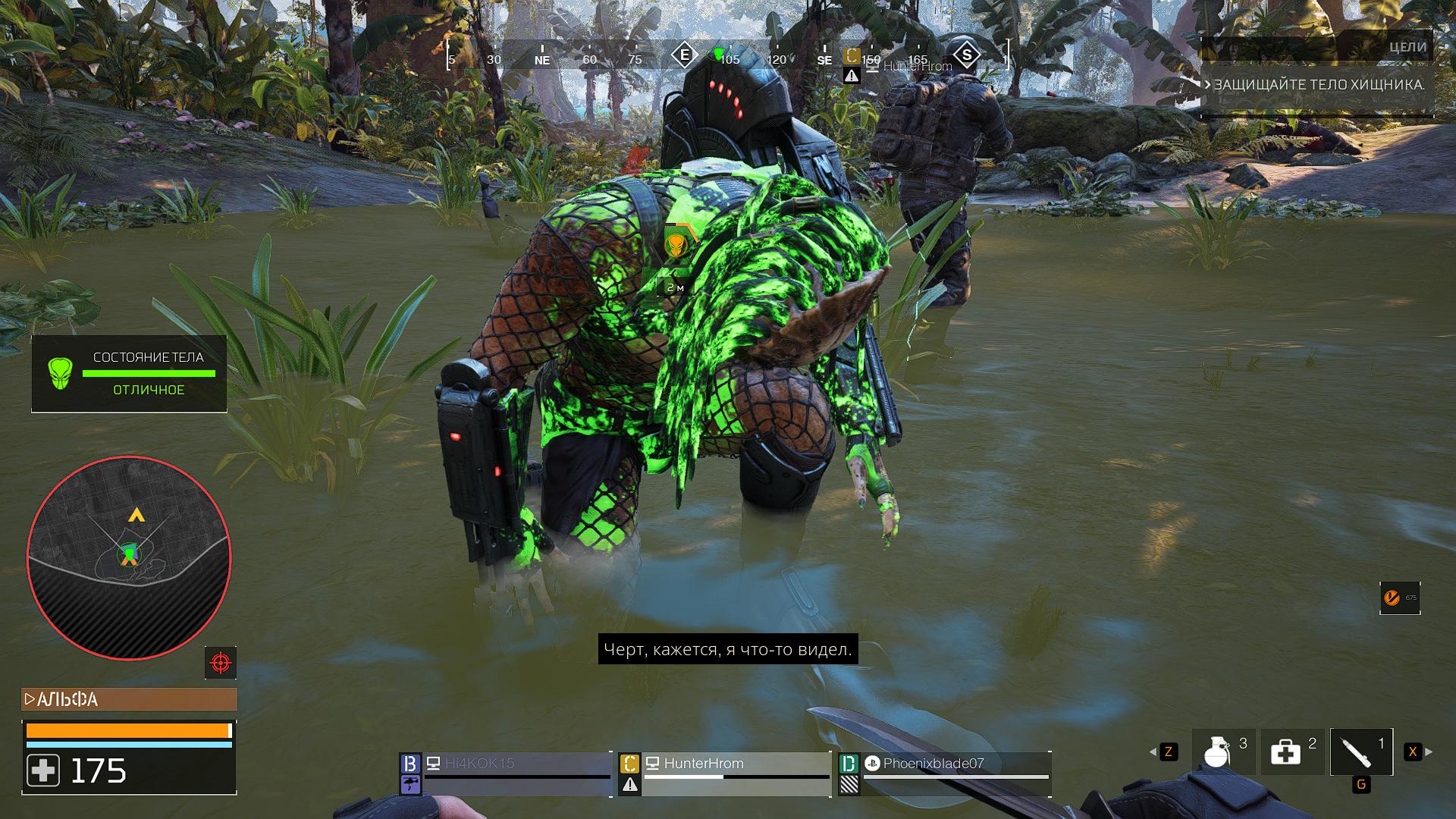This screenshot has width=1456, height=819.
Task: Click the compass bar heading strip
Action: pyautogui.click(x=728, y=55)
